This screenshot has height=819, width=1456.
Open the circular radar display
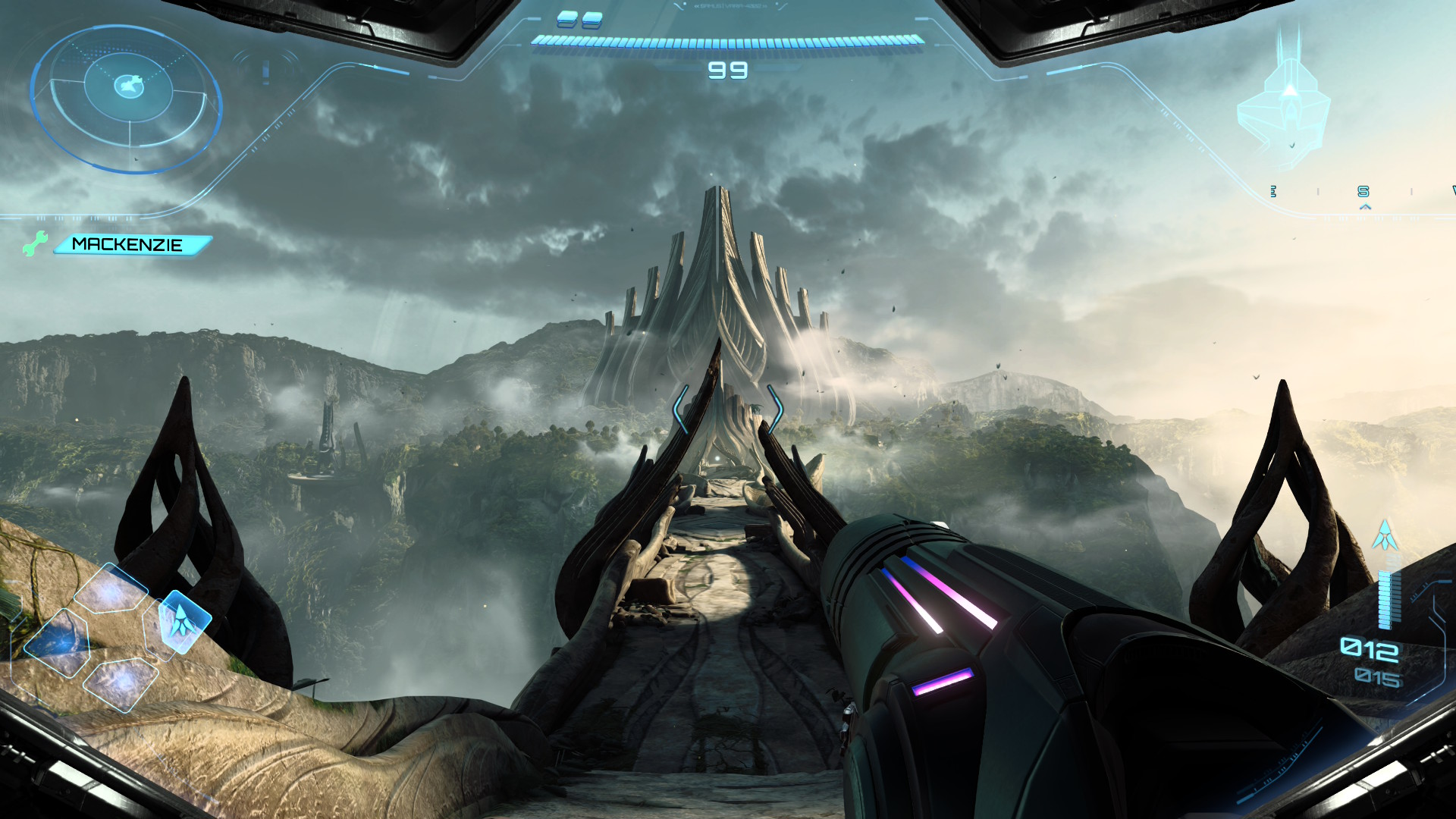point(127,99)
